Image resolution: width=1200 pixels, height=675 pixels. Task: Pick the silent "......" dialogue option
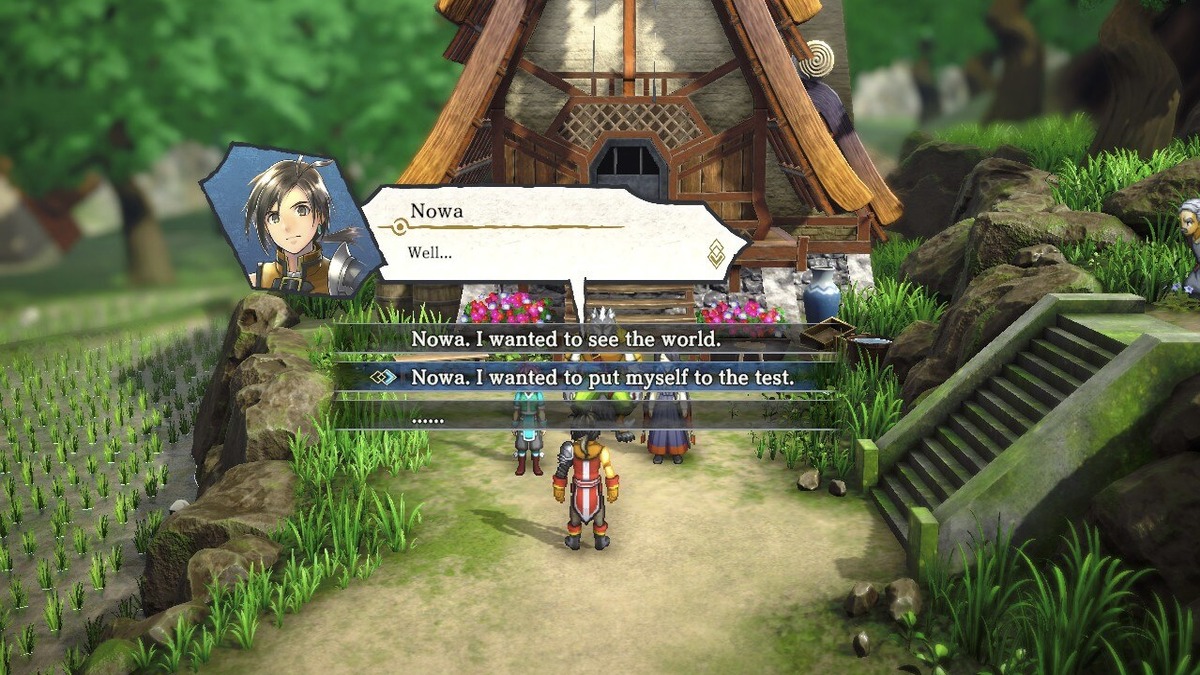[x=429, y=419]
